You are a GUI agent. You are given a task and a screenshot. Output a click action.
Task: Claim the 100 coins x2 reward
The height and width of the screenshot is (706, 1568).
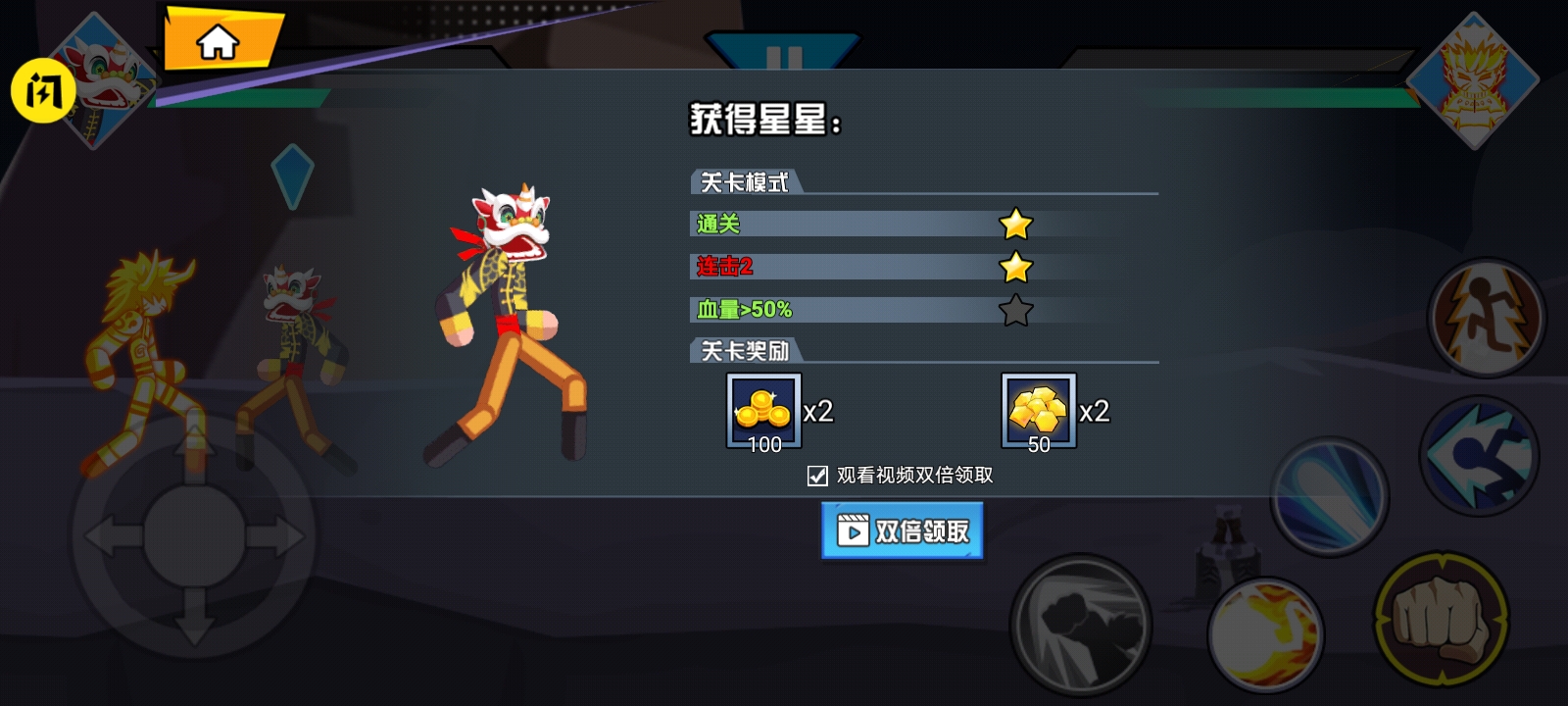click(x=762, y=411)
